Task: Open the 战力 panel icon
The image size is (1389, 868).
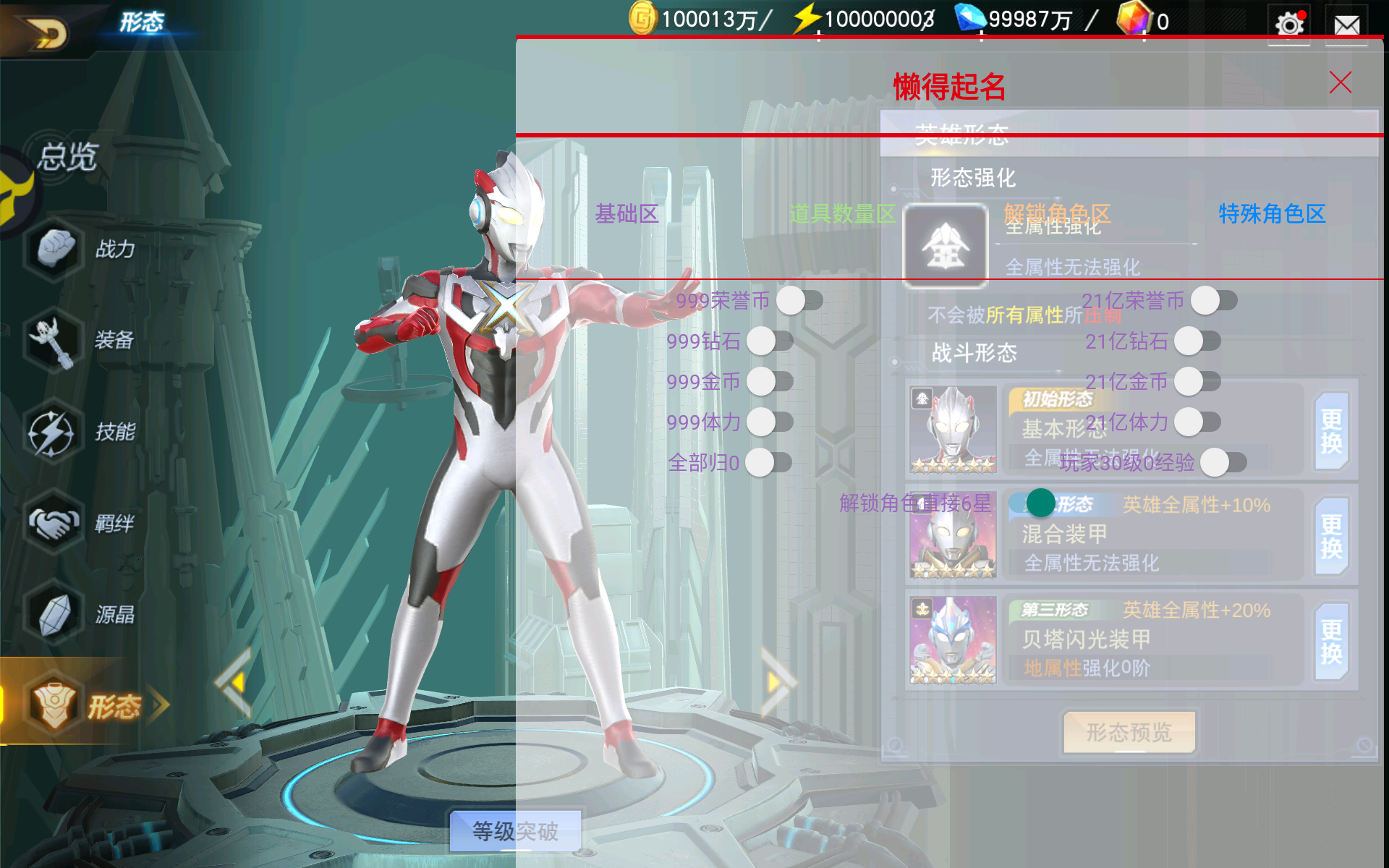Action: [54, 249]
